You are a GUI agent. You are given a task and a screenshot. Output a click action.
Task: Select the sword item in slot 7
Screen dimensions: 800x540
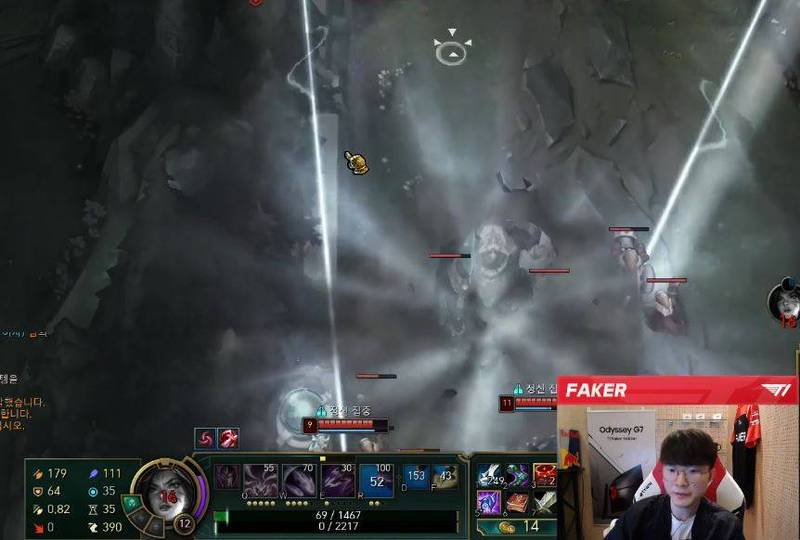[x=545, y=501]
